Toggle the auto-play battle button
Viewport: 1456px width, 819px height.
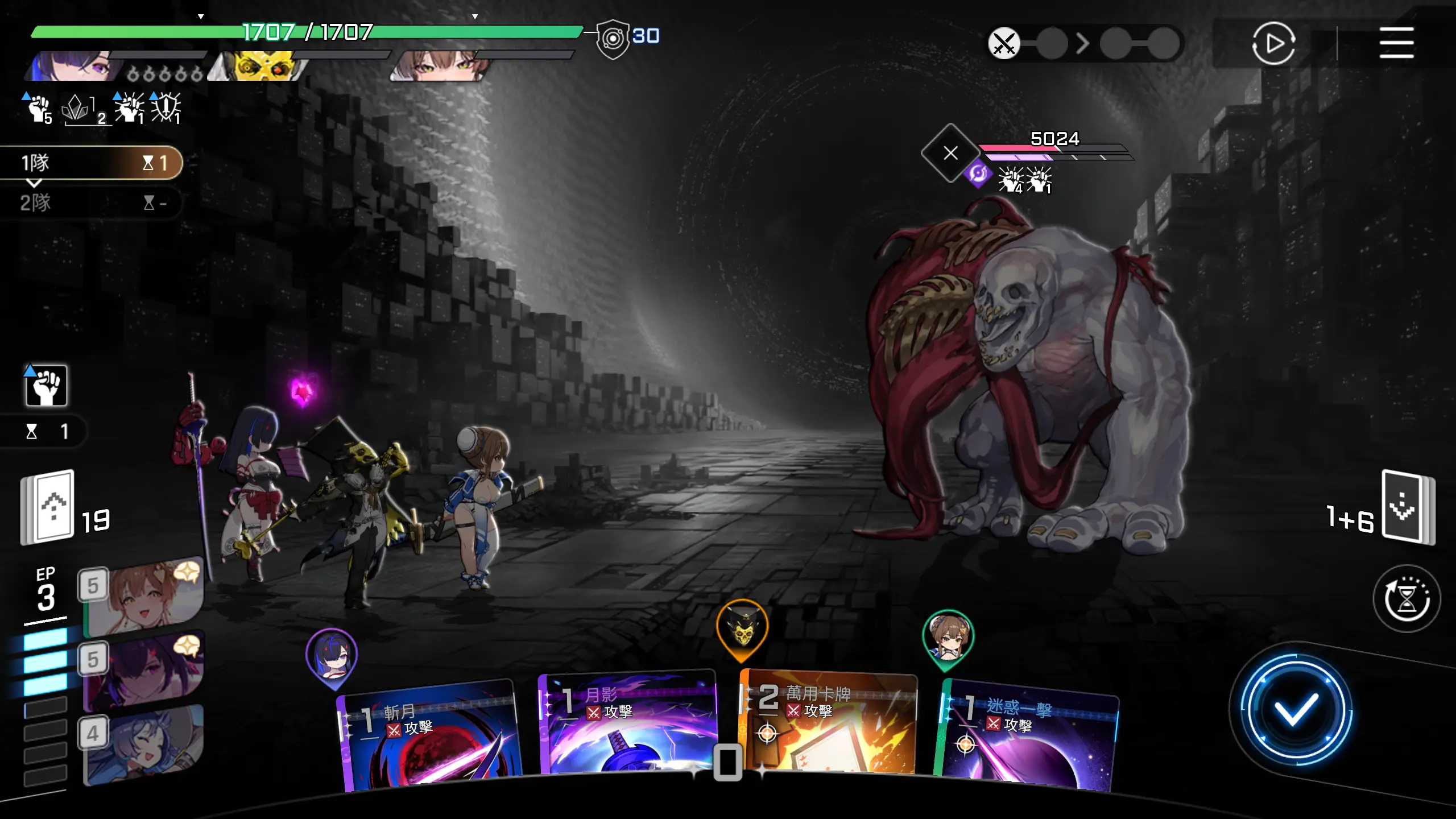tap(1273, 43)
